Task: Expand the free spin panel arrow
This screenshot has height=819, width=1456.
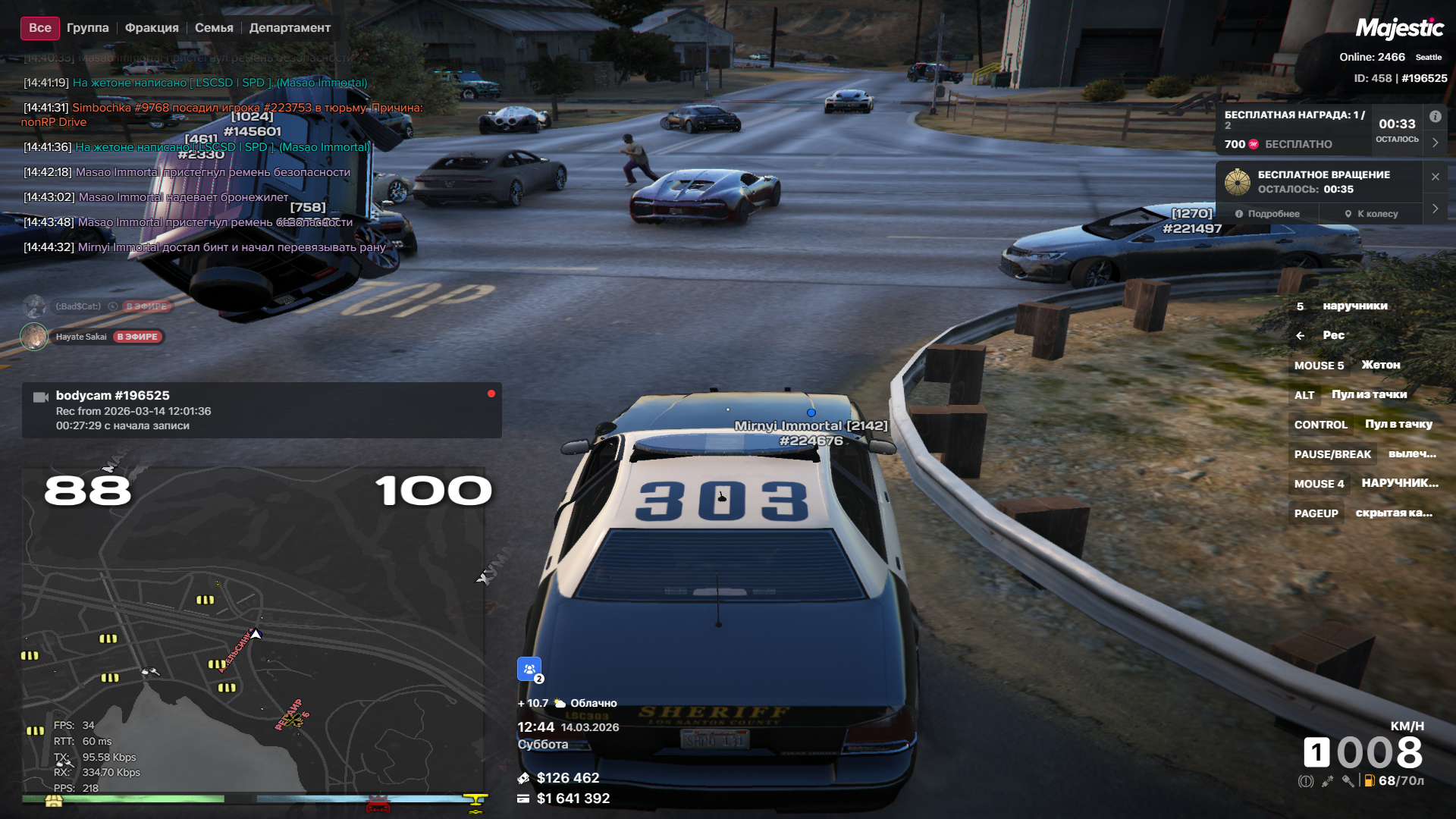Action: click(1435, 209)
